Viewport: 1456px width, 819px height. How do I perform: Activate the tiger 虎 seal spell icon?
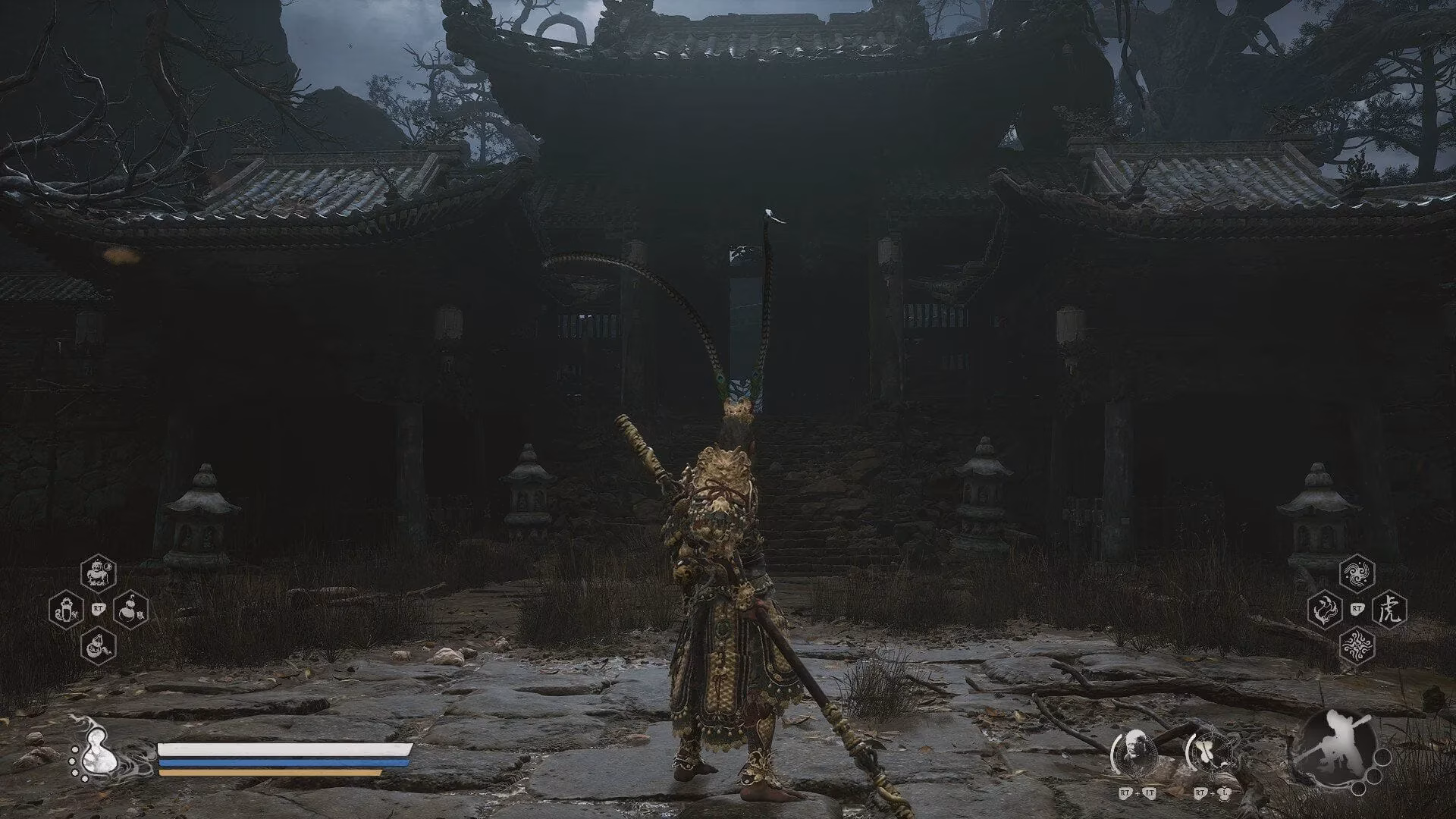[x=1390, y=608]
